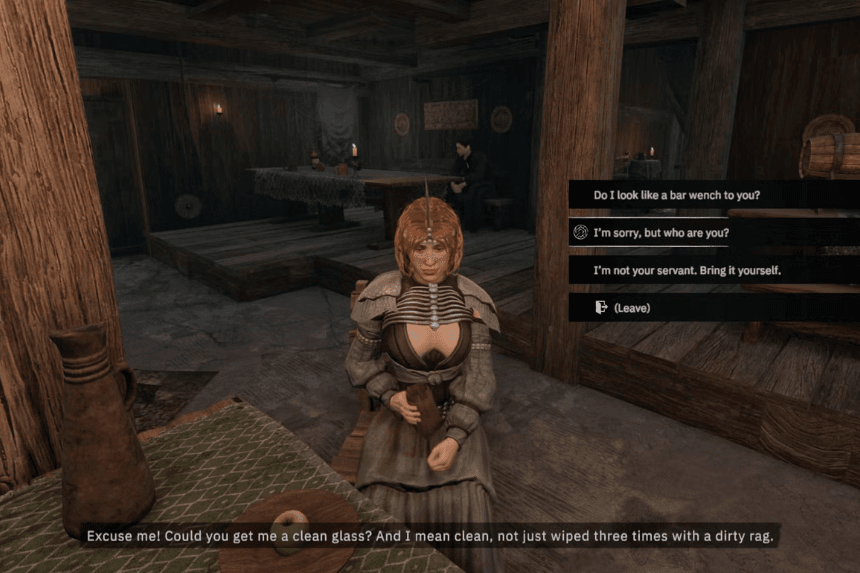Ask "I'm sorry, but who are you?"

point(661,233)
